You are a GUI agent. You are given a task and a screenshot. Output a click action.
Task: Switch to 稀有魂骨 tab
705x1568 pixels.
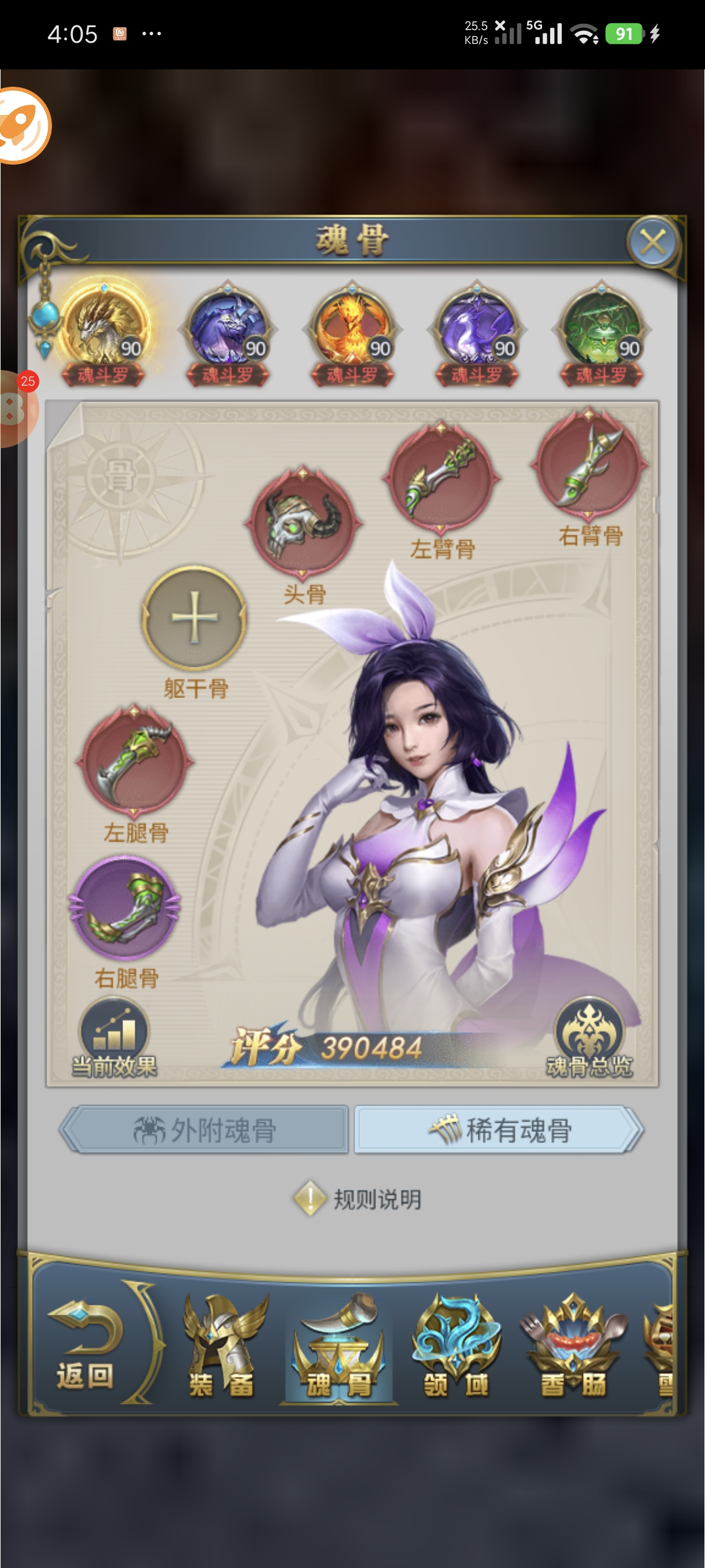(x=499, y=1130)
